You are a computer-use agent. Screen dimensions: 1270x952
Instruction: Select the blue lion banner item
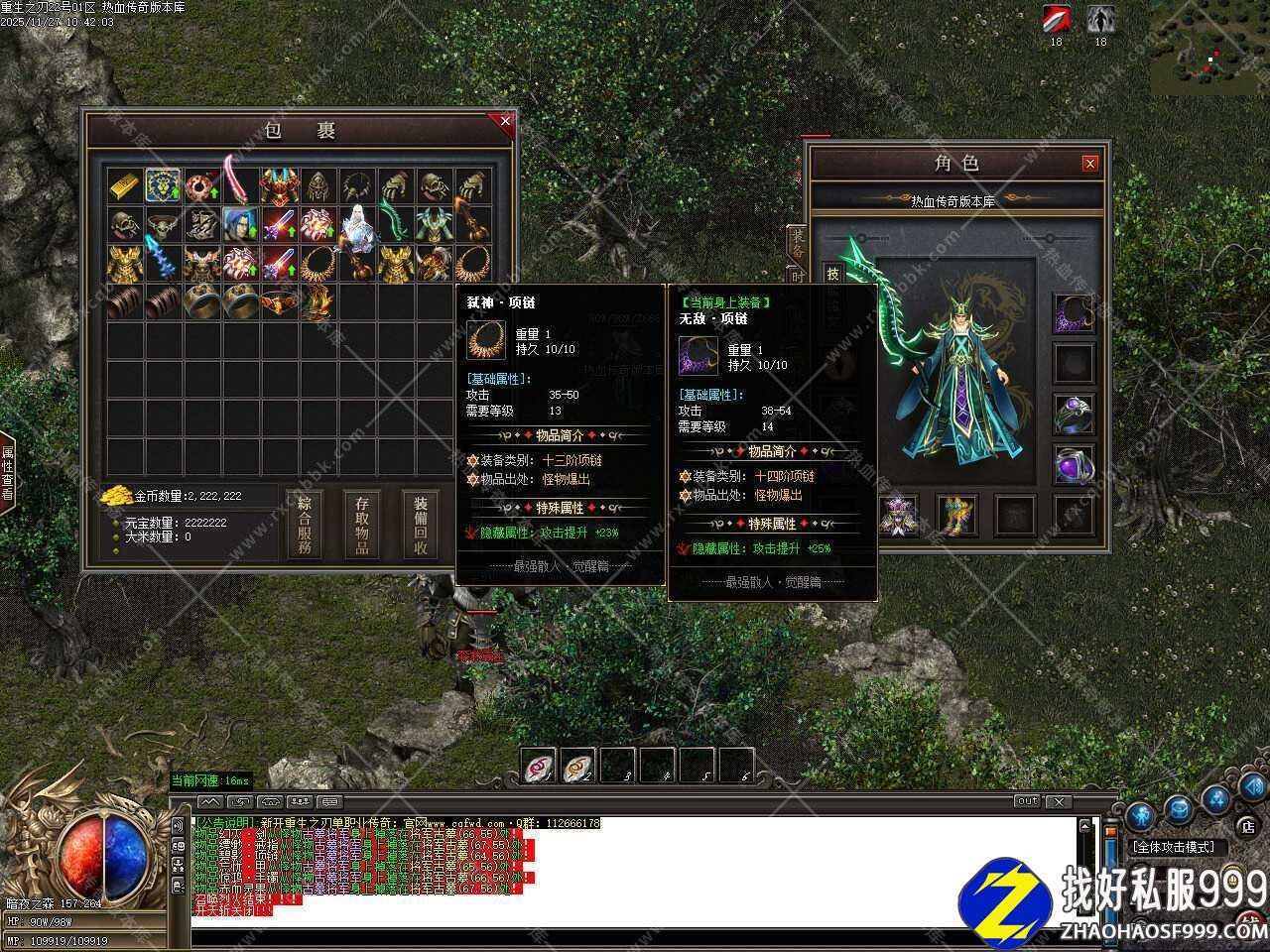pos(164,186)
